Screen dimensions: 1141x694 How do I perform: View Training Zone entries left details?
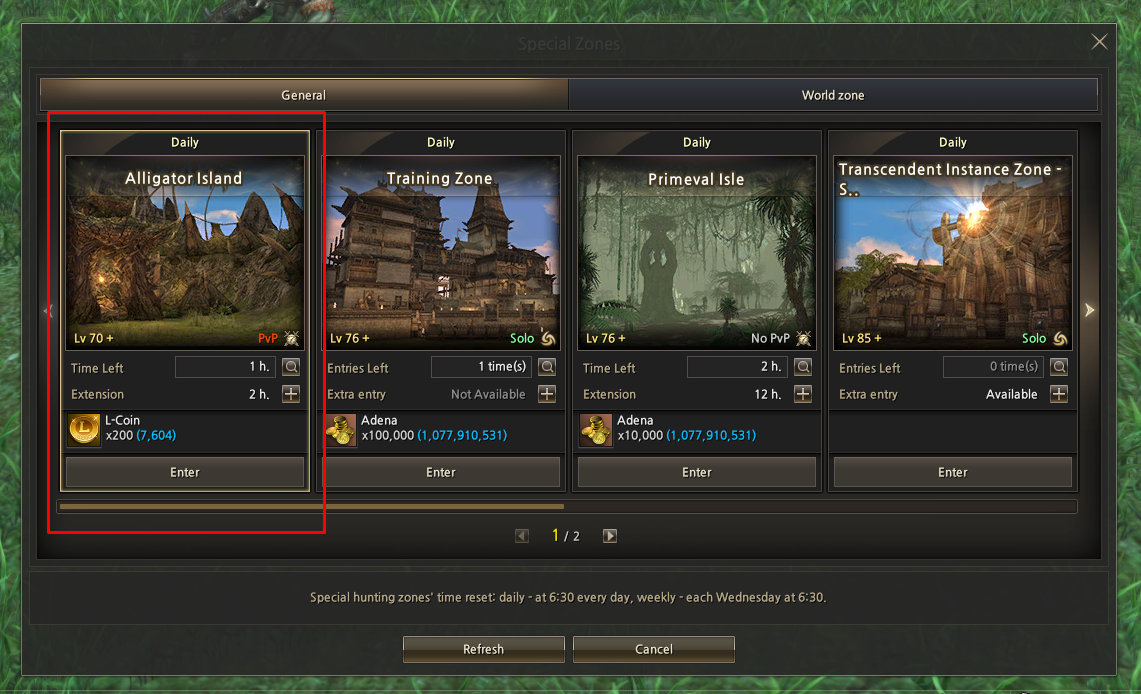(x=547, y=367)
